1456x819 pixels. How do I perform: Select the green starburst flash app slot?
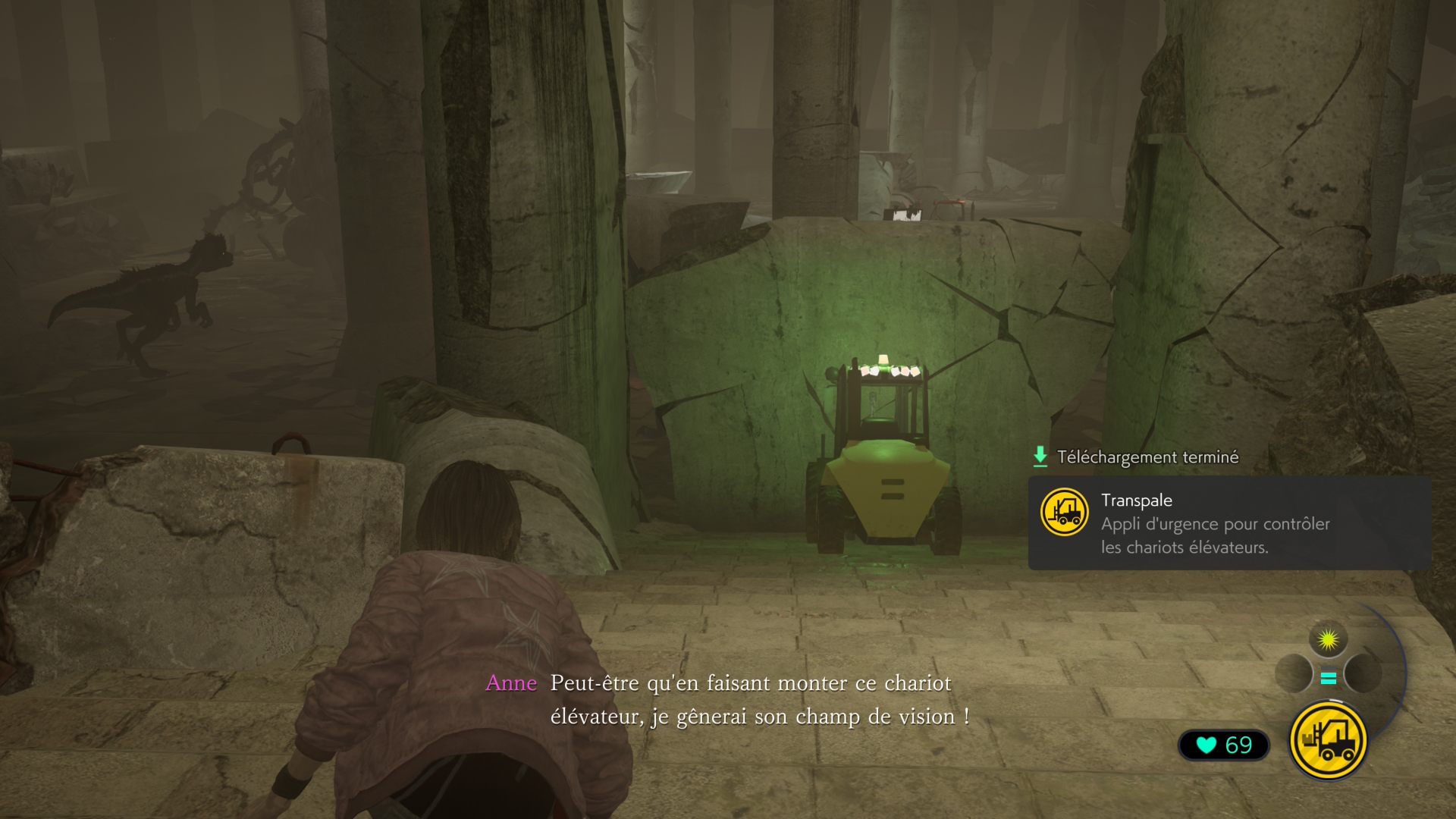1328,640
